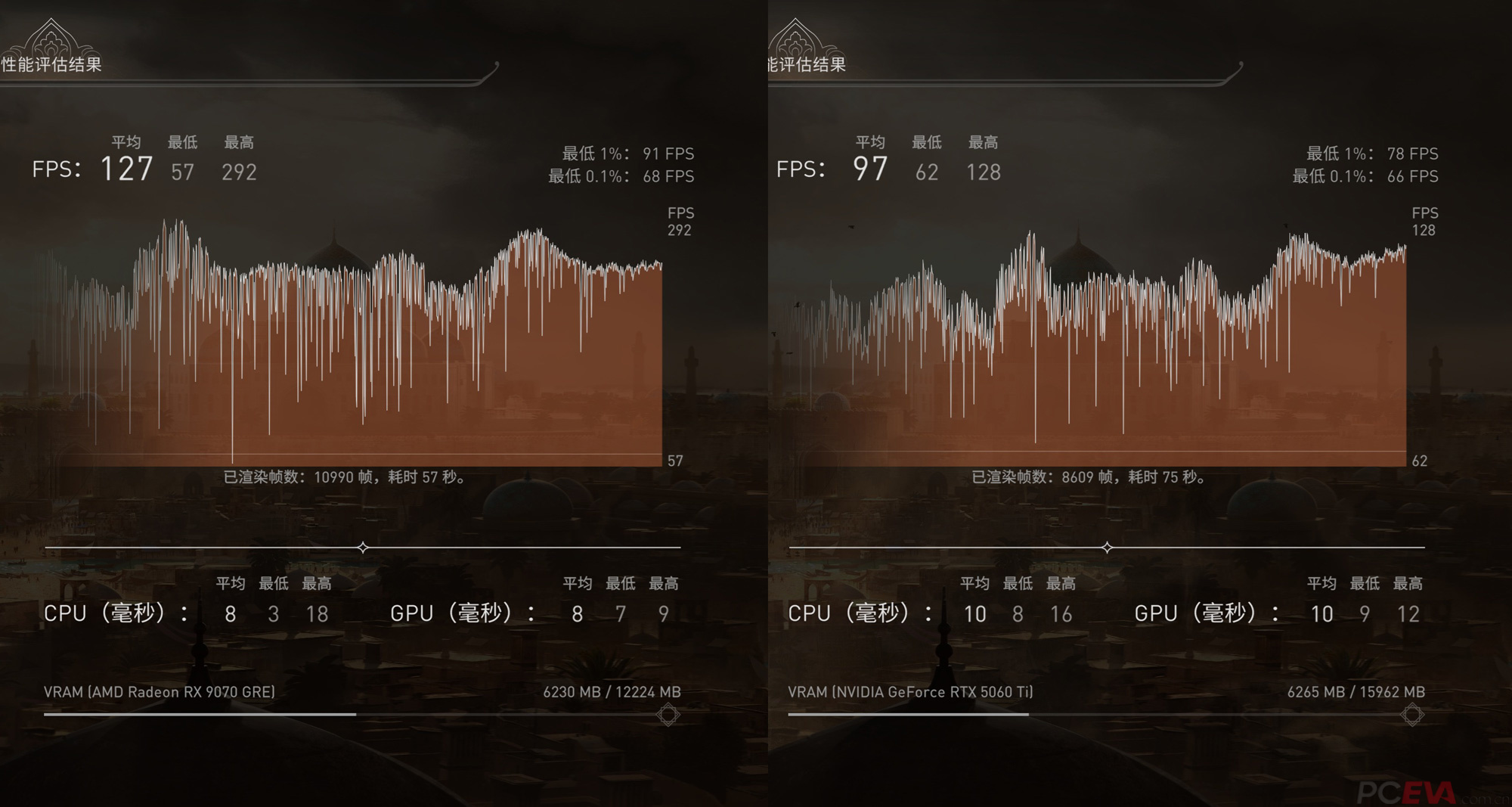
Task: Toggle the 最高 column on the right FPS stats
Action: coord(983,142)
